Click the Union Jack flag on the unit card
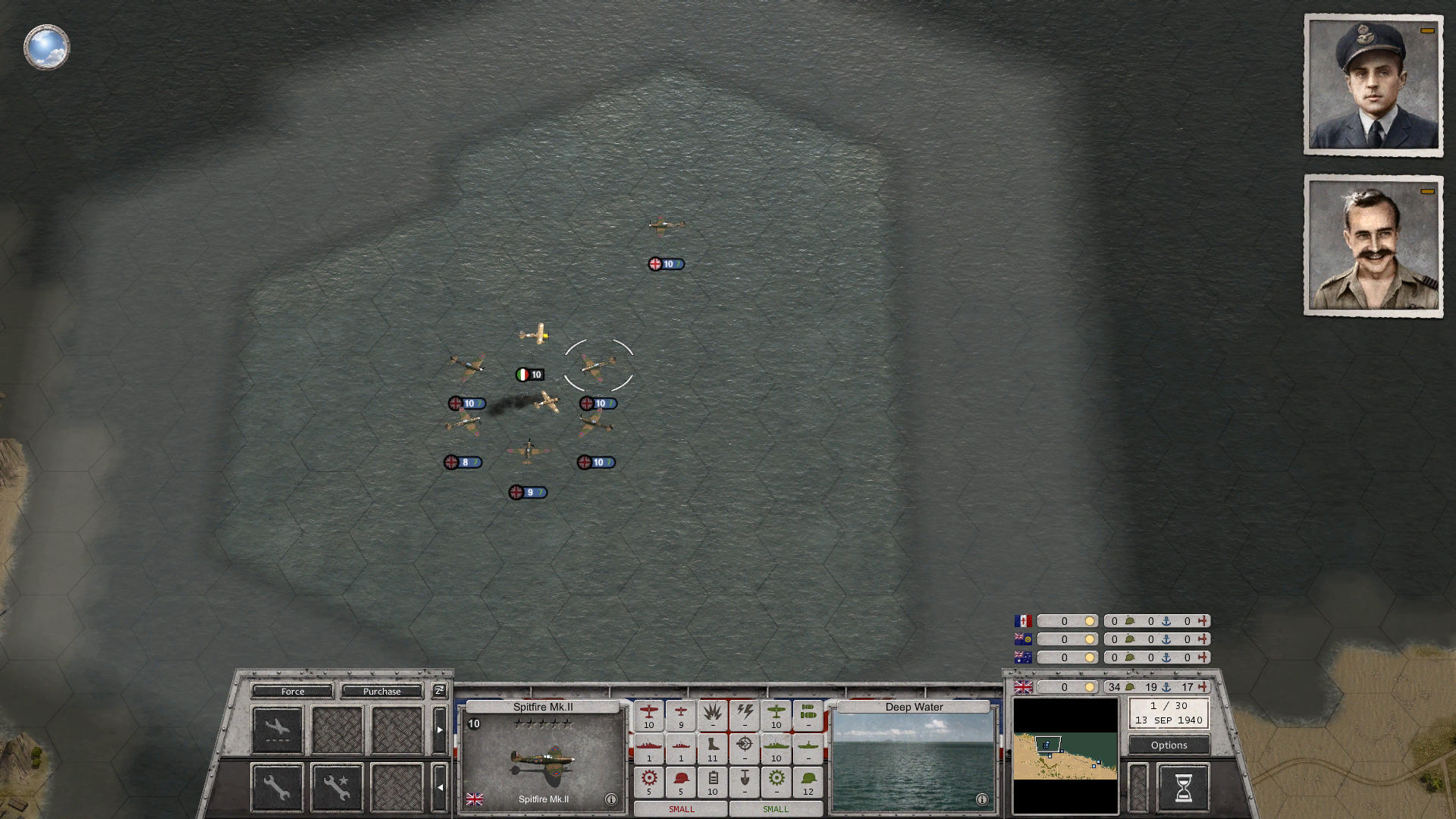Screen dimensions: 1456x819 click(x=476, y=799)
